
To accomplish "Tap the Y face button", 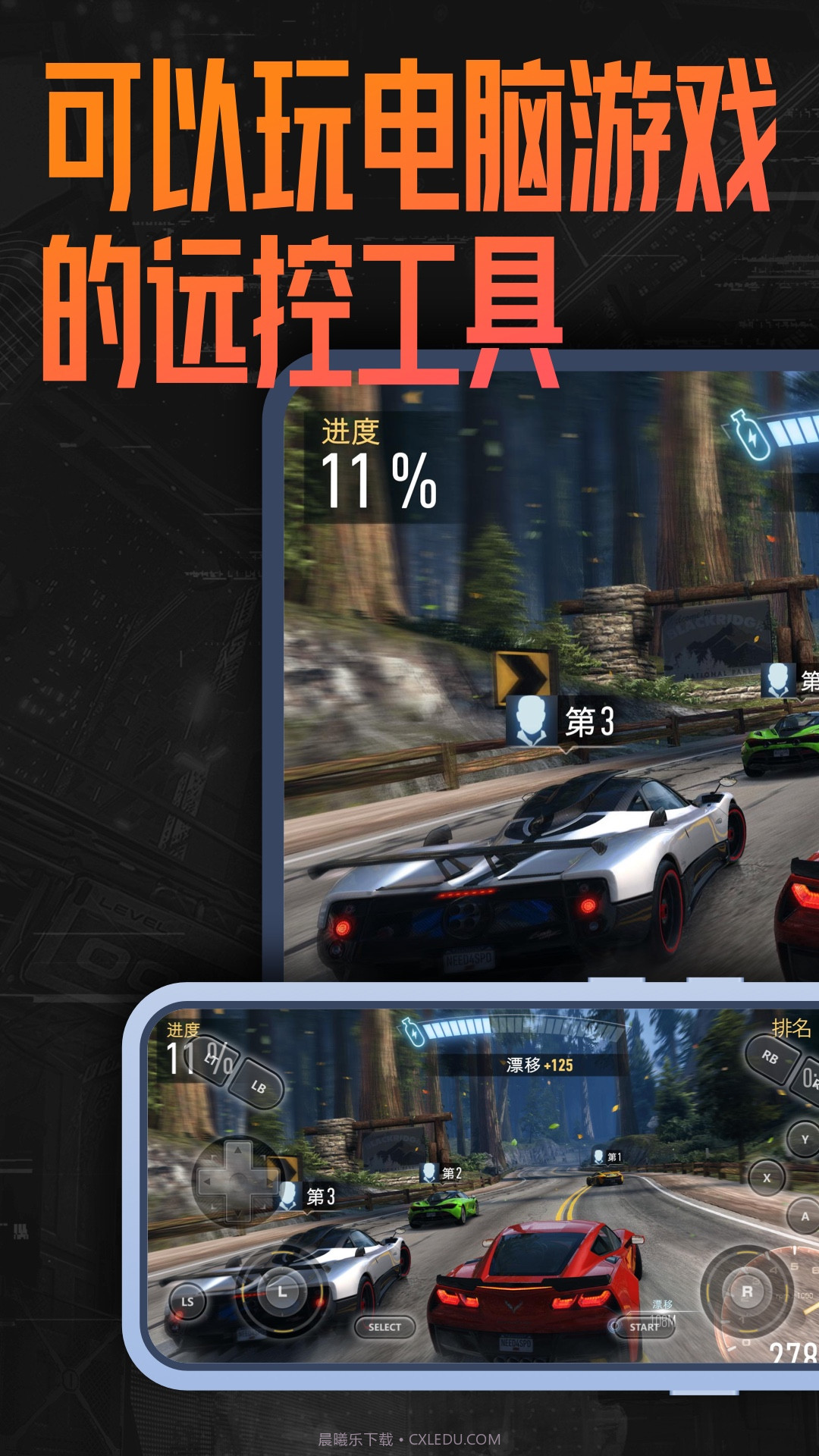I will coord(804,1139).
